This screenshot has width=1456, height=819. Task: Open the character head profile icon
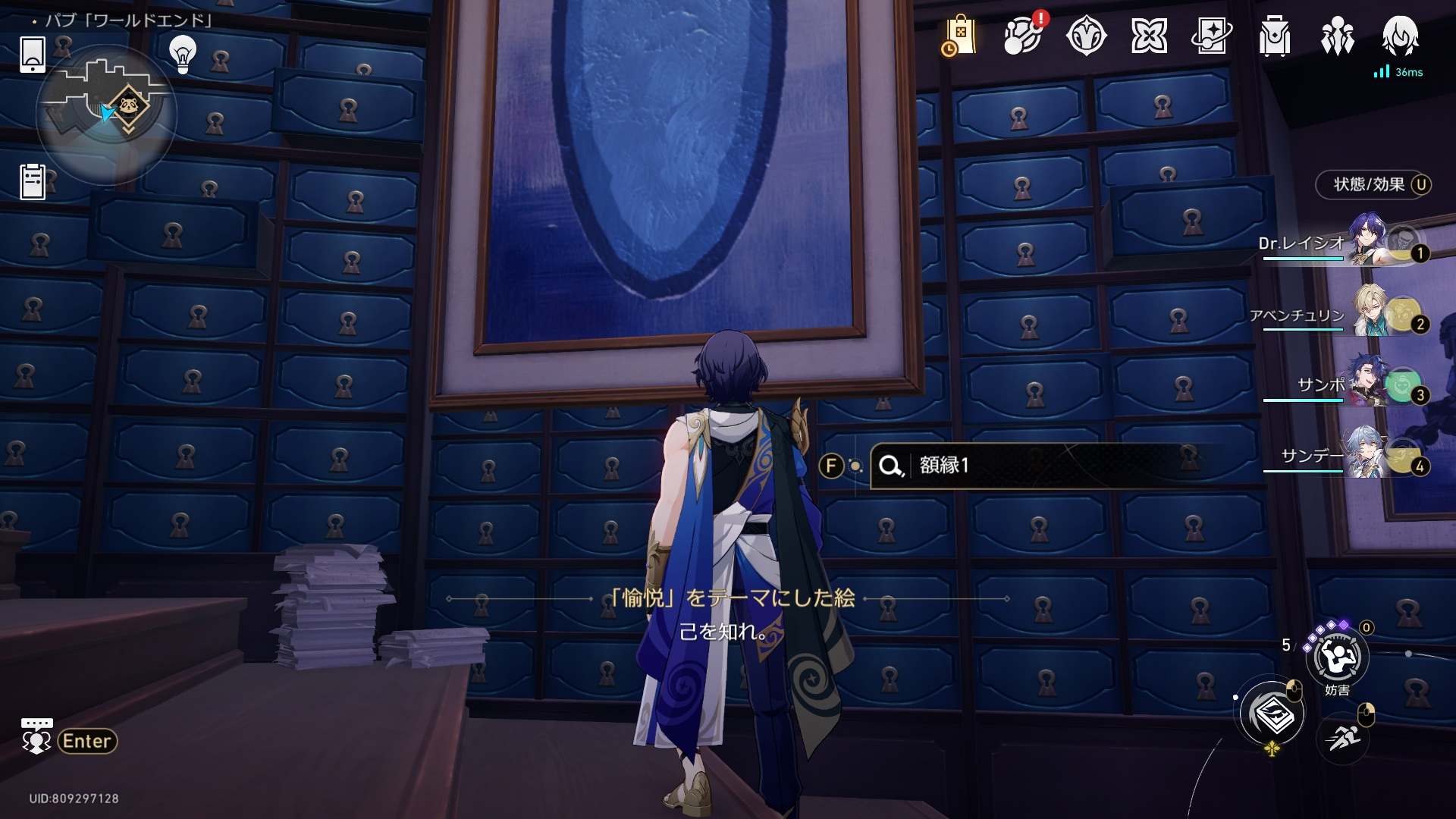(1400, 36)
